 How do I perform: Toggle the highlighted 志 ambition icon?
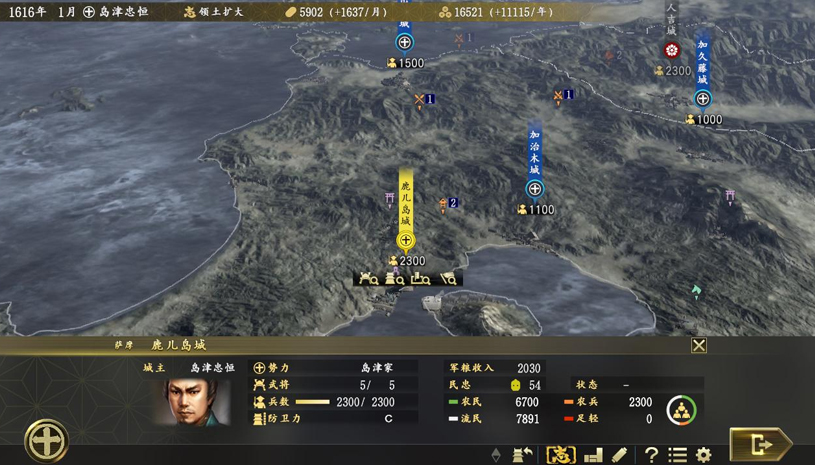[x=561, y=455]
